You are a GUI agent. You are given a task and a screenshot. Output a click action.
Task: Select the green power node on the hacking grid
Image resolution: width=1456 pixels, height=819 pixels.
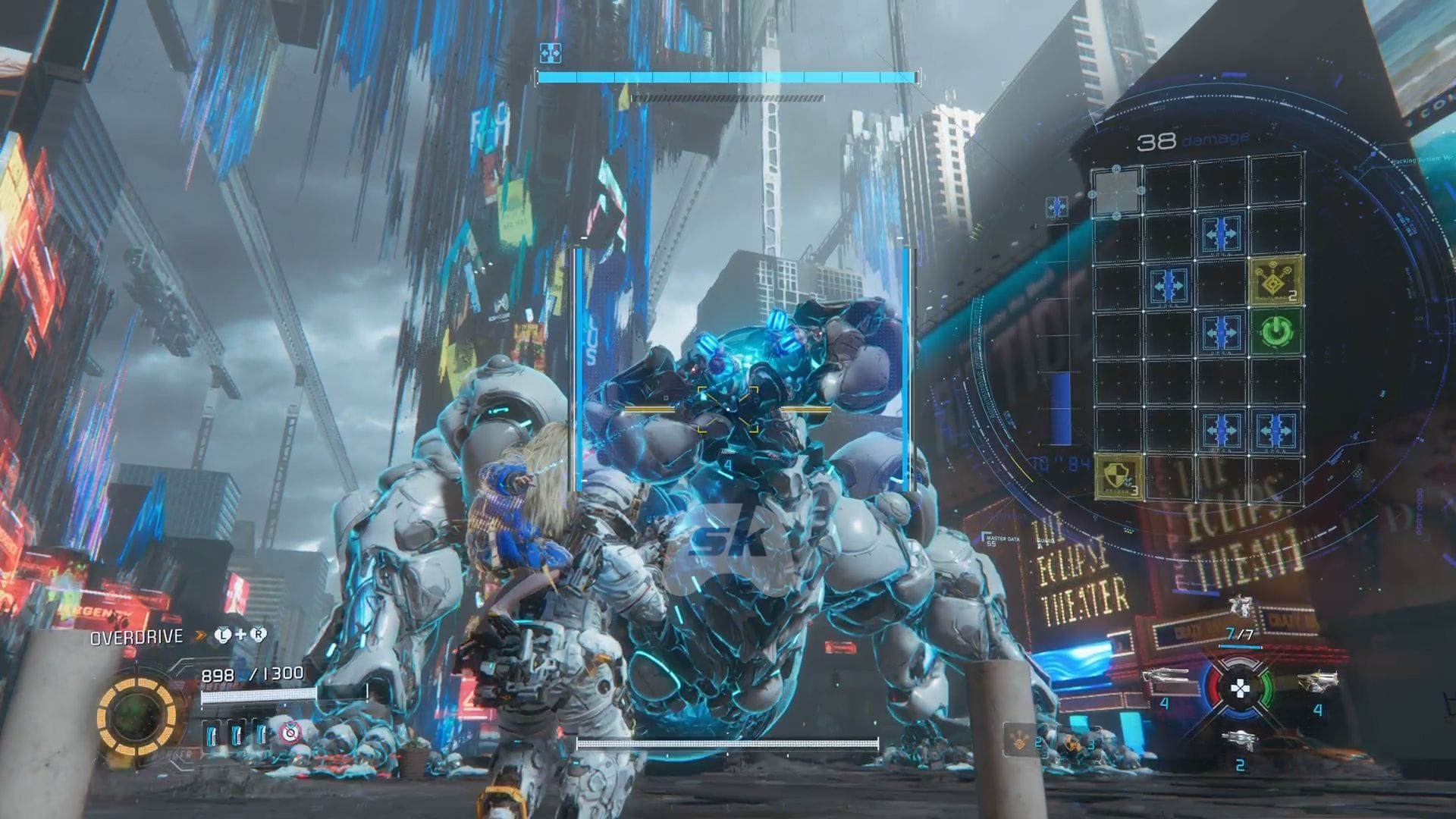point(1276,331)
